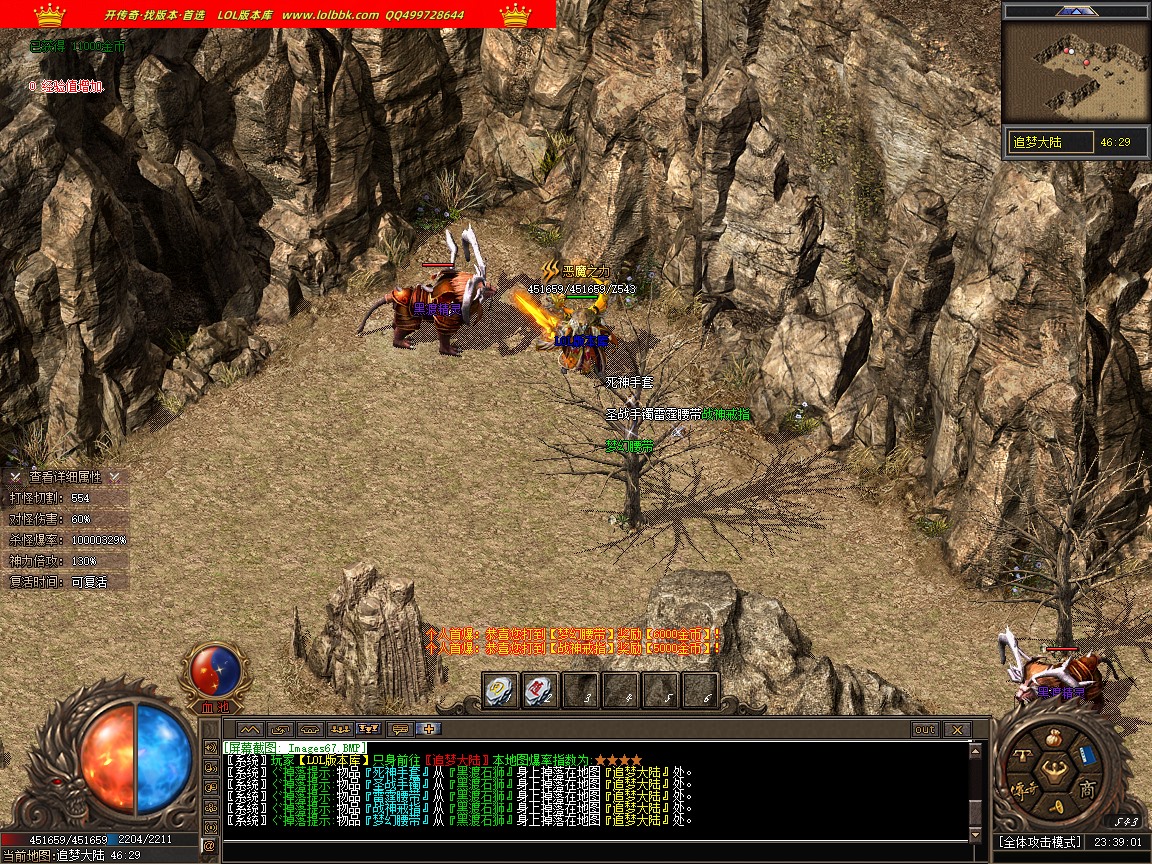The height and width of the screenshot is (864, 1152).
Task: Open the blue book skills icon
Action: pos(1089,755)
